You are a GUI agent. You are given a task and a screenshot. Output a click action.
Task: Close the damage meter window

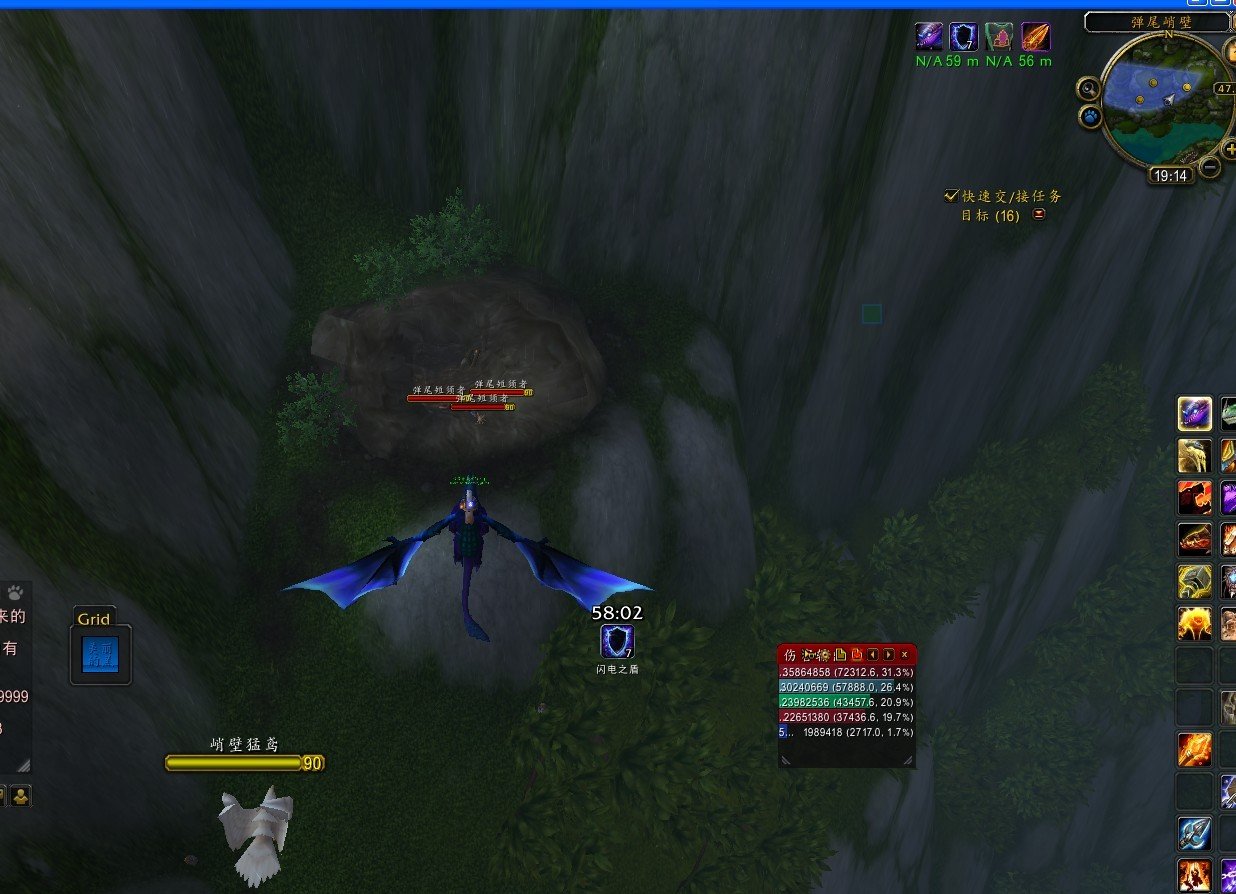tap(904, 654)
